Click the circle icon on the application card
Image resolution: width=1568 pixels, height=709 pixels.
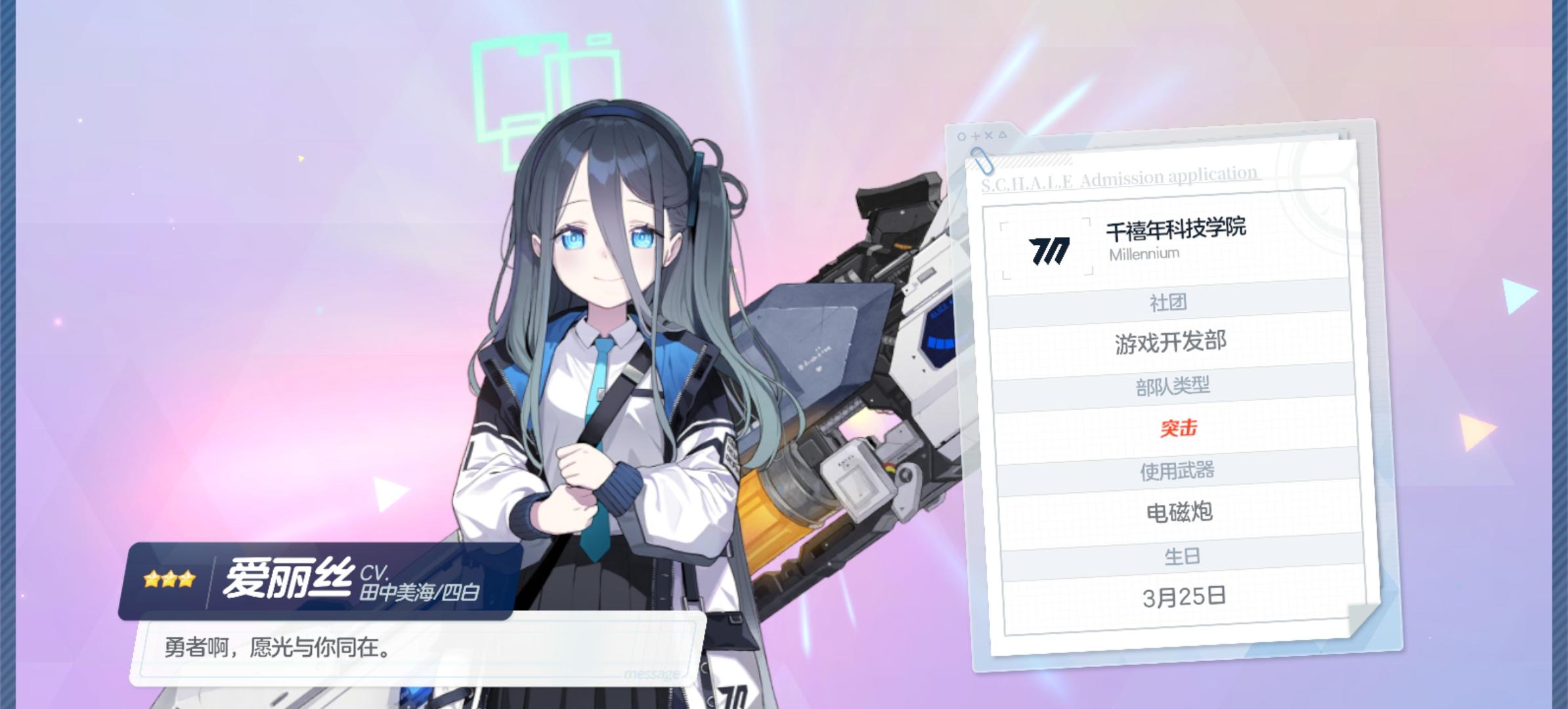click(x=962, y=136)
